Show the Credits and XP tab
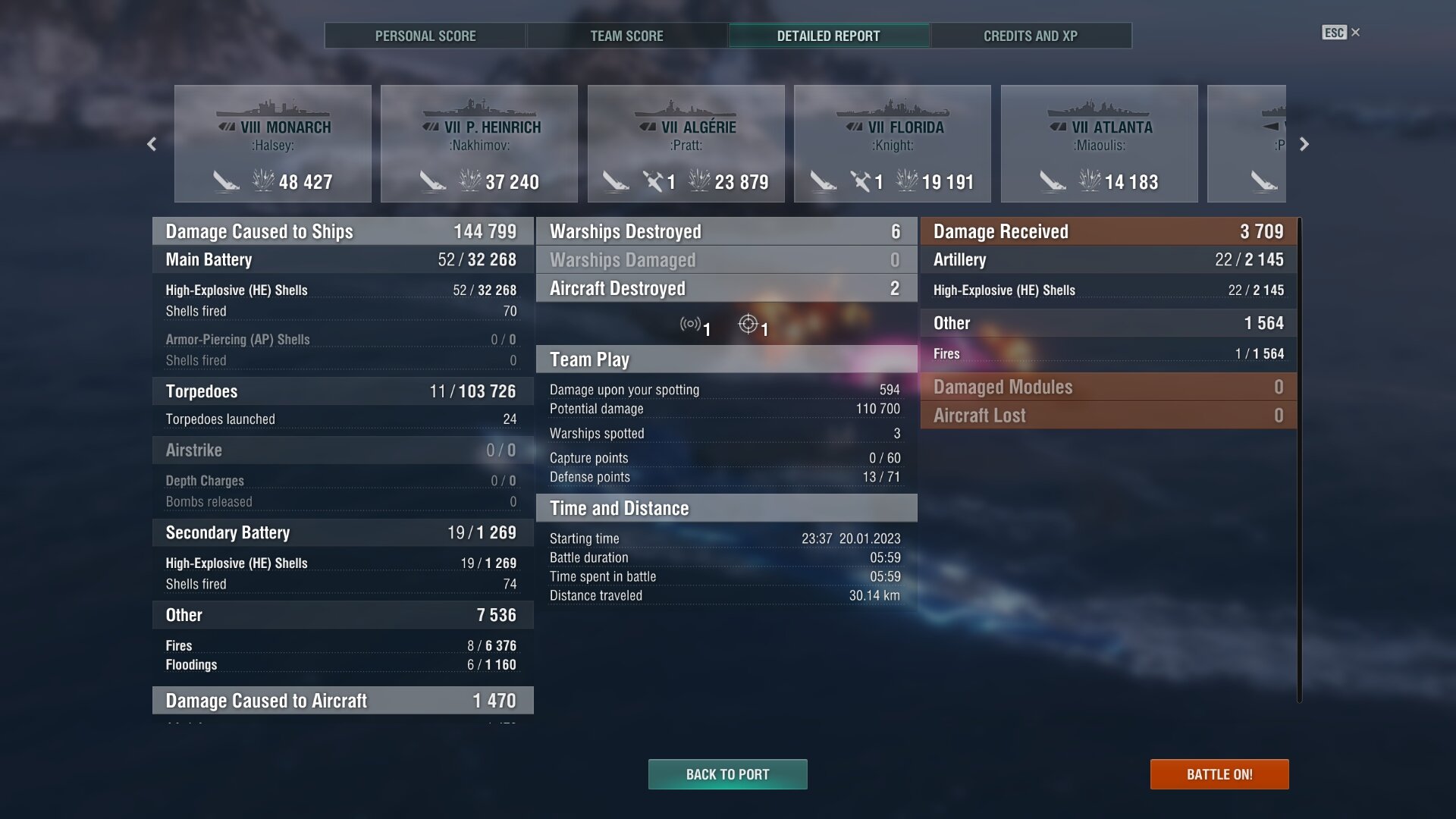 pyautogui.click(x=1030, y=36)
